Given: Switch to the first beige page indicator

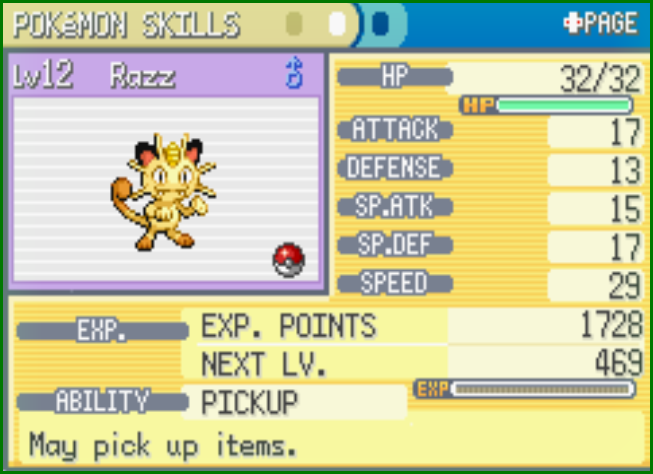Looking at the screenshot, I should point(295,23).
